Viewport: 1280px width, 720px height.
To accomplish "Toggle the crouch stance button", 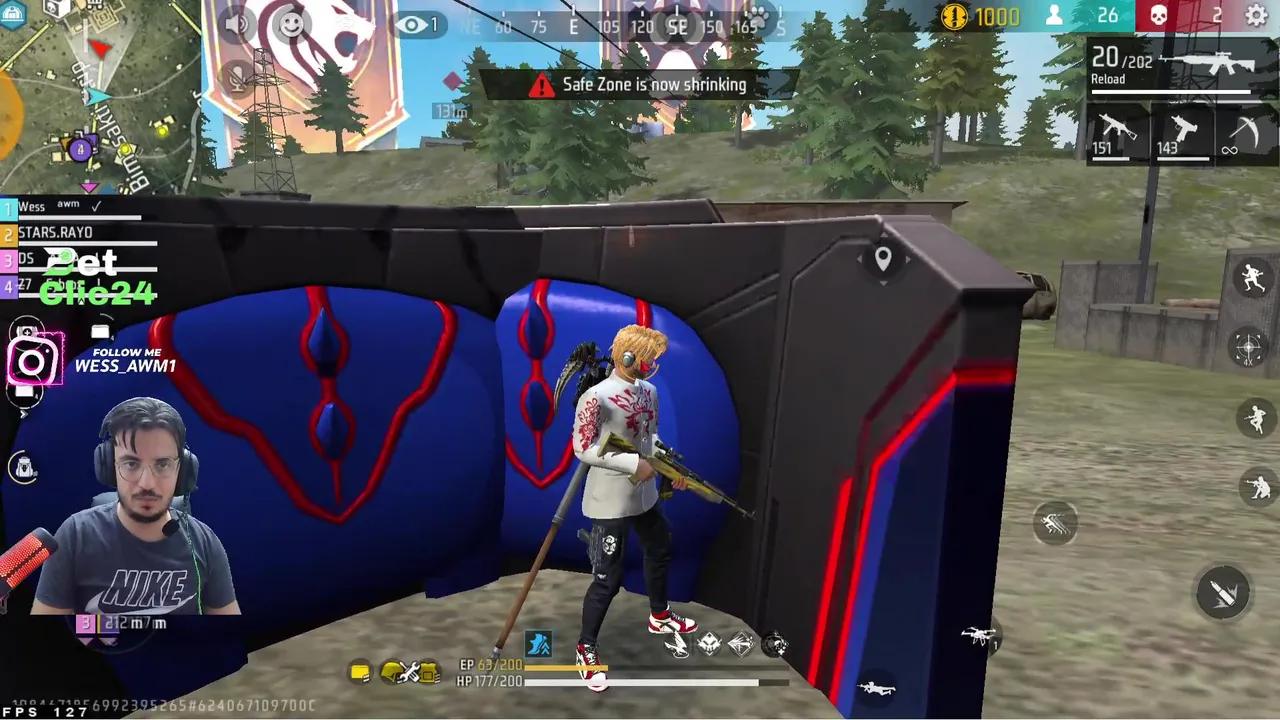I will pyautogui.click(x=1253, y=487).
